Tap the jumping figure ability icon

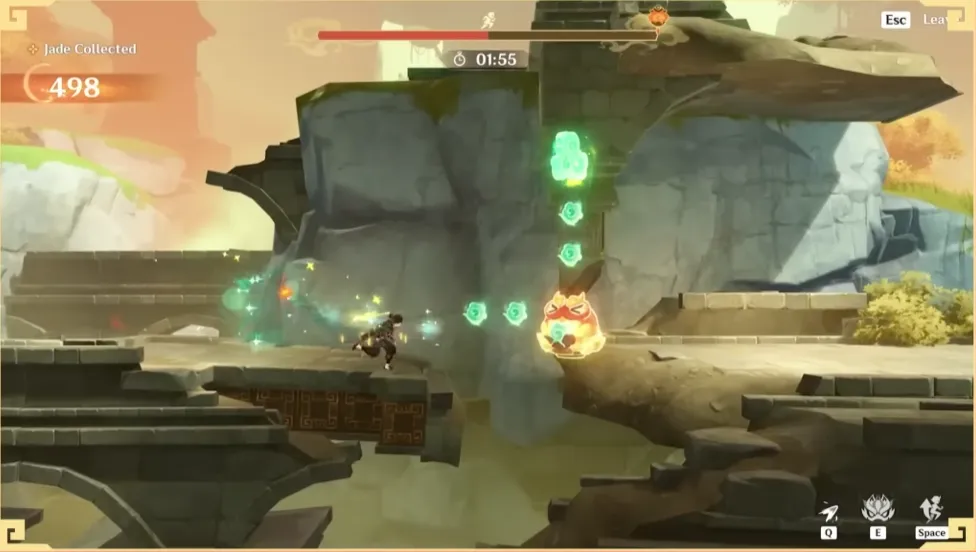(931, 510)
